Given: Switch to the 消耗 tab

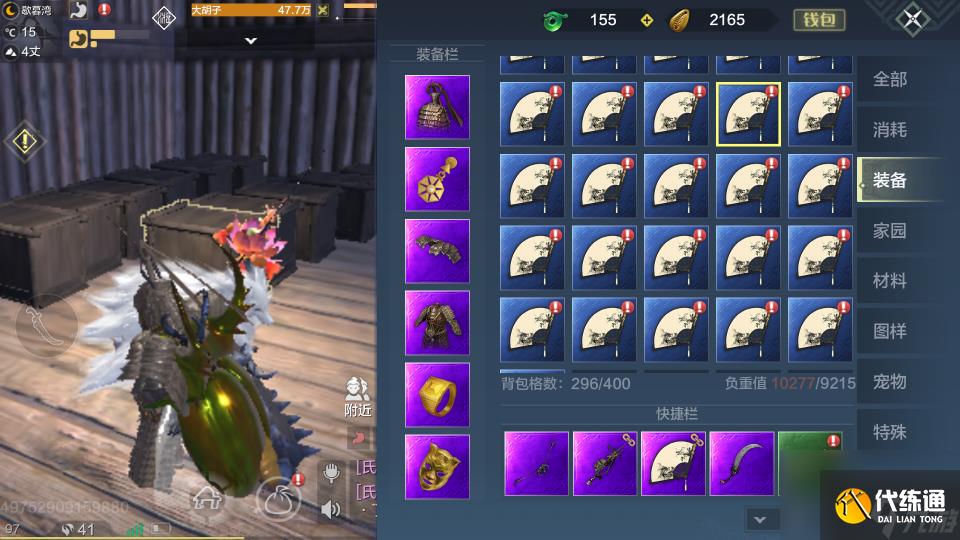Looking at the screenshot, I should click(889, 129).
